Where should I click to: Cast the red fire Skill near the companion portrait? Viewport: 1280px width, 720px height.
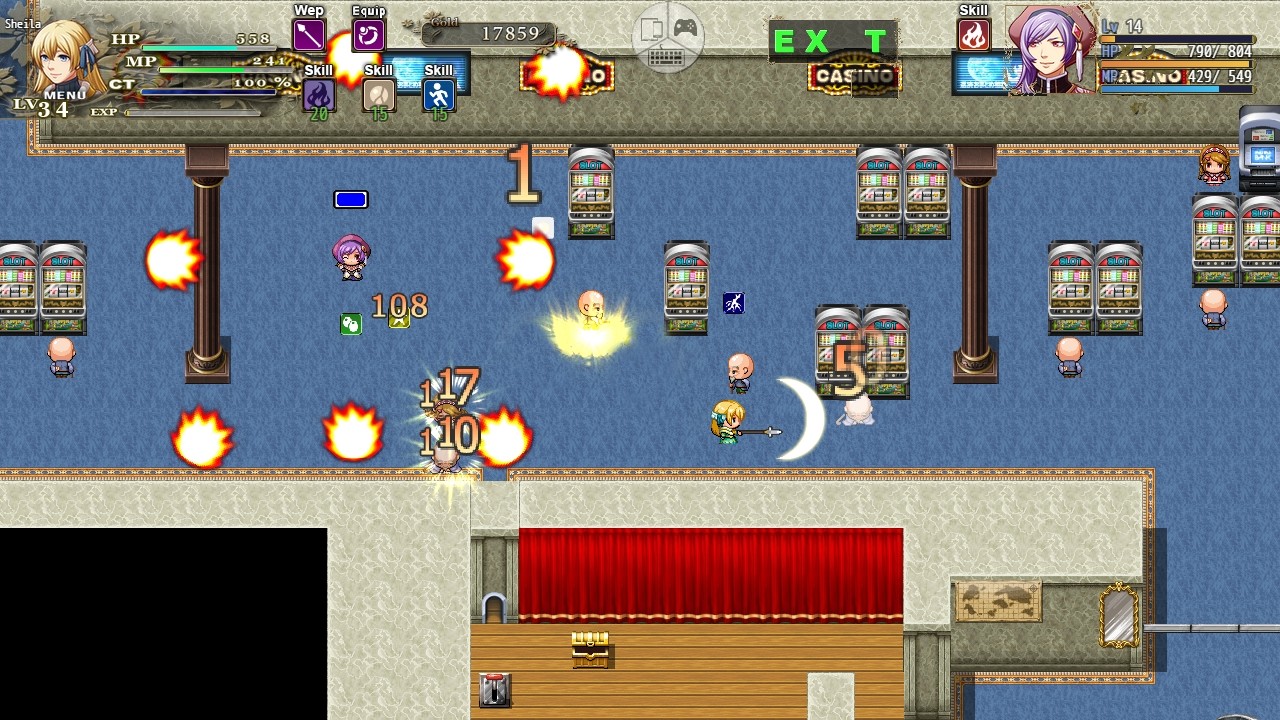click(x=973, y=34)
